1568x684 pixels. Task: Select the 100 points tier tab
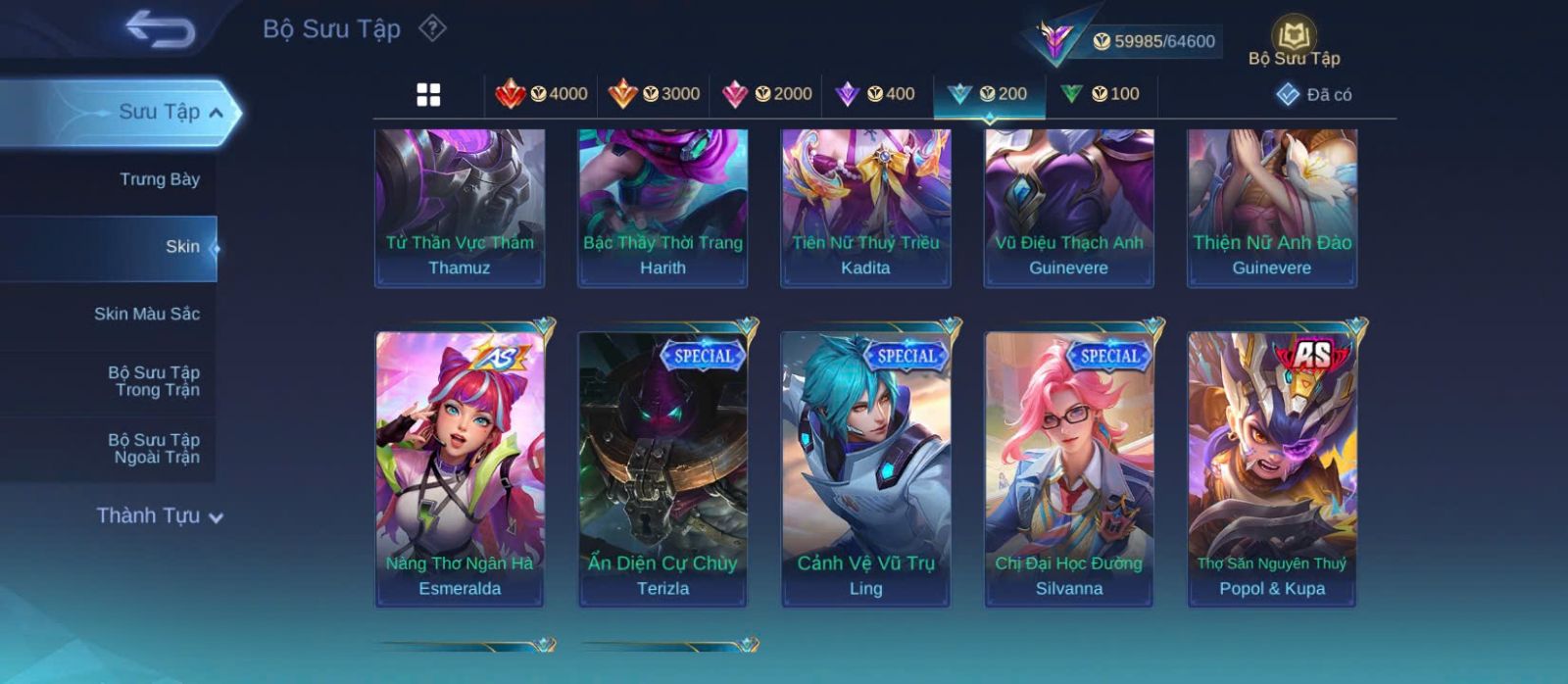pos(1101,94)
